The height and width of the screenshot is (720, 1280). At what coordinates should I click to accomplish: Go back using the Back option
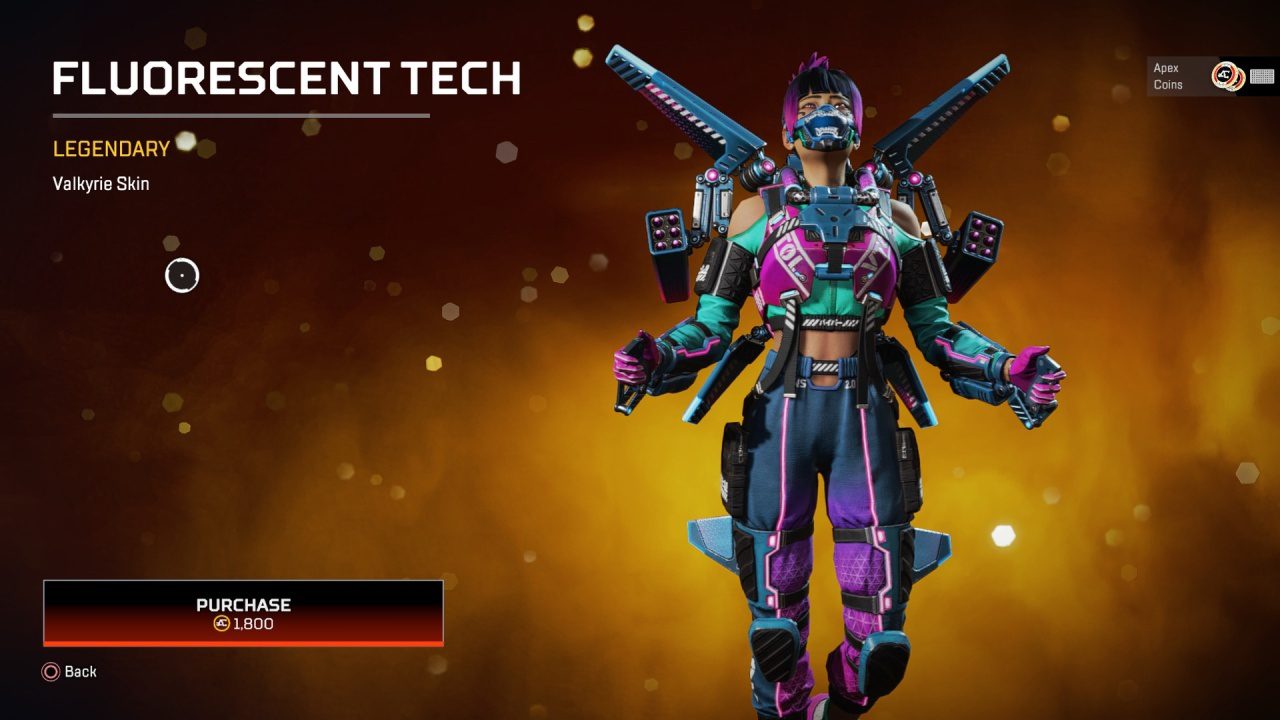[x=70, y=672]
